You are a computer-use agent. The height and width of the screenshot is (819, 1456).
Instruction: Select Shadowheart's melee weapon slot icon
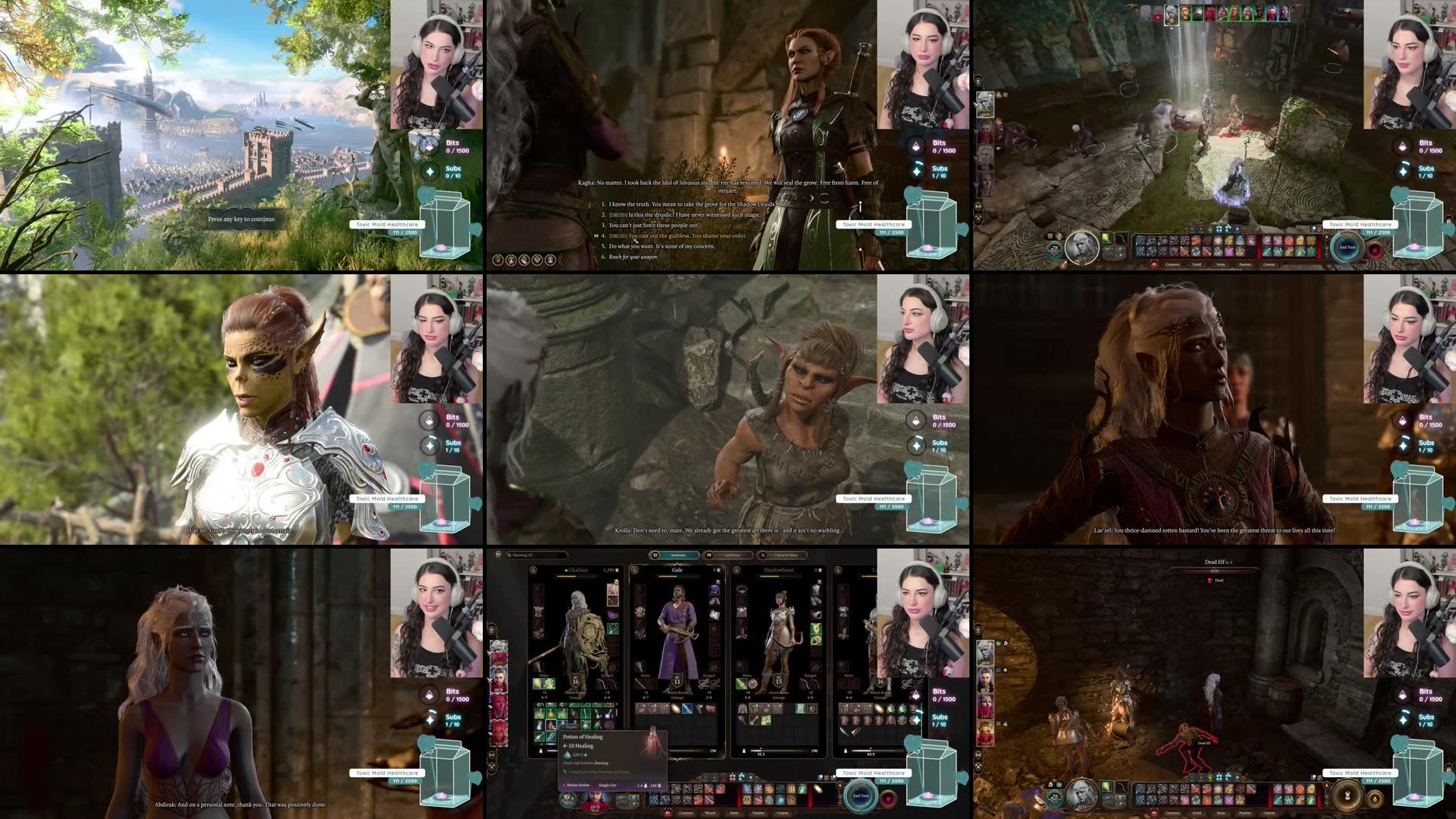[x=742, y=683]
